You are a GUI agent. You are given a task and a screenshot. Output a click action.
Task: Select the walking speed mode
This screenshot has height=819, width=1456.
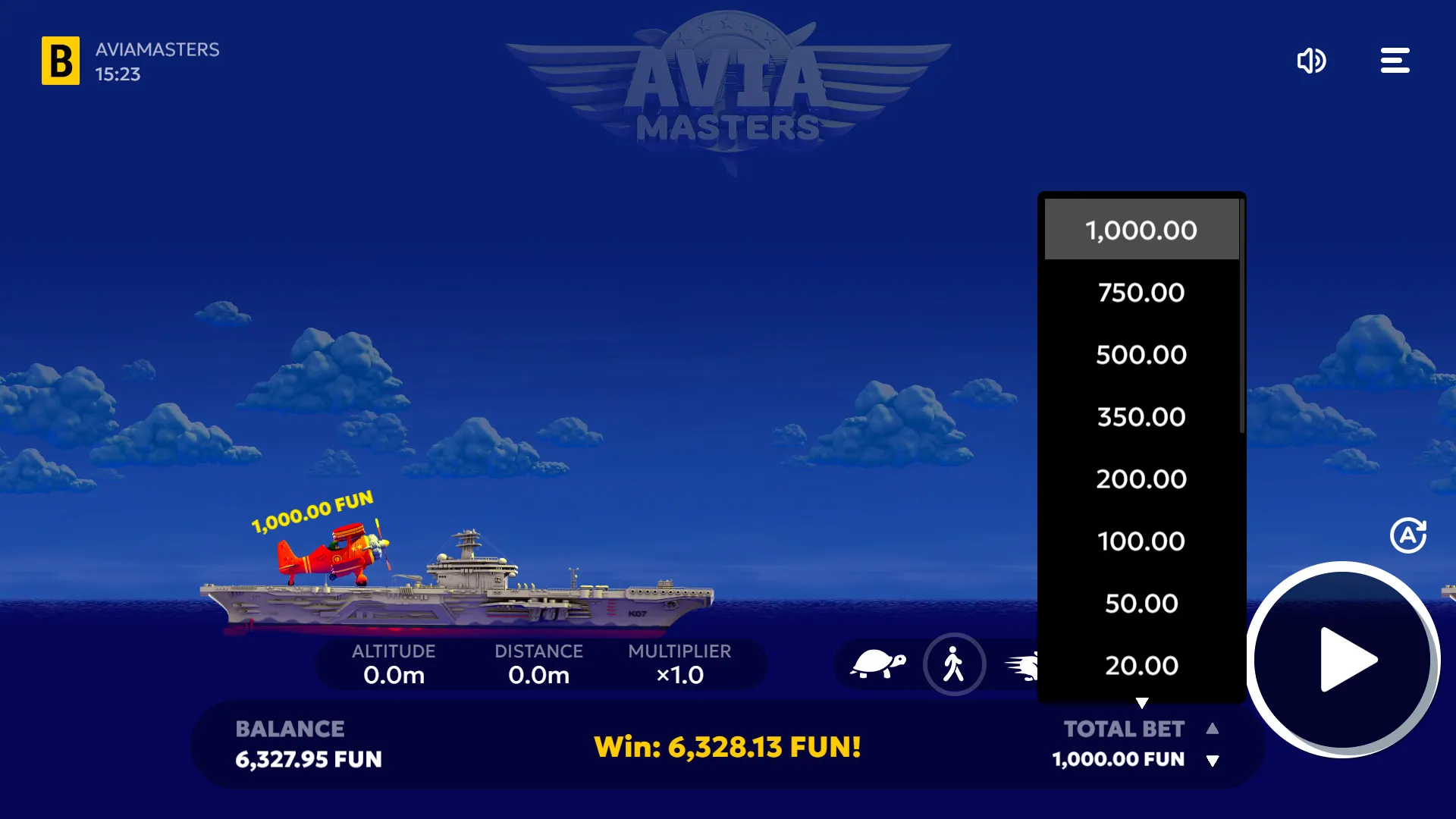click(955, 664)
